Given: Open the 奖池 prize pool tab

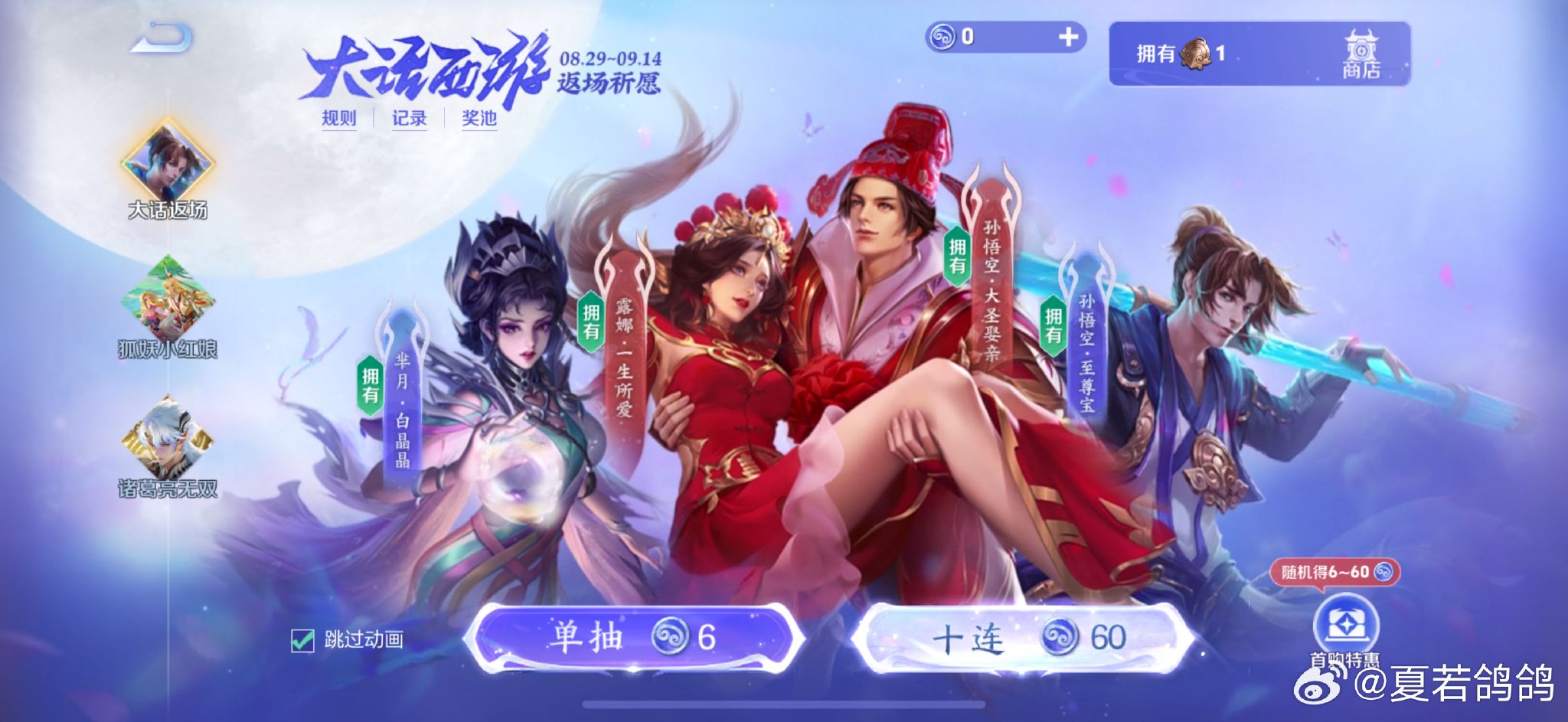Looking at the screenshot, I should tap(482, 120).
